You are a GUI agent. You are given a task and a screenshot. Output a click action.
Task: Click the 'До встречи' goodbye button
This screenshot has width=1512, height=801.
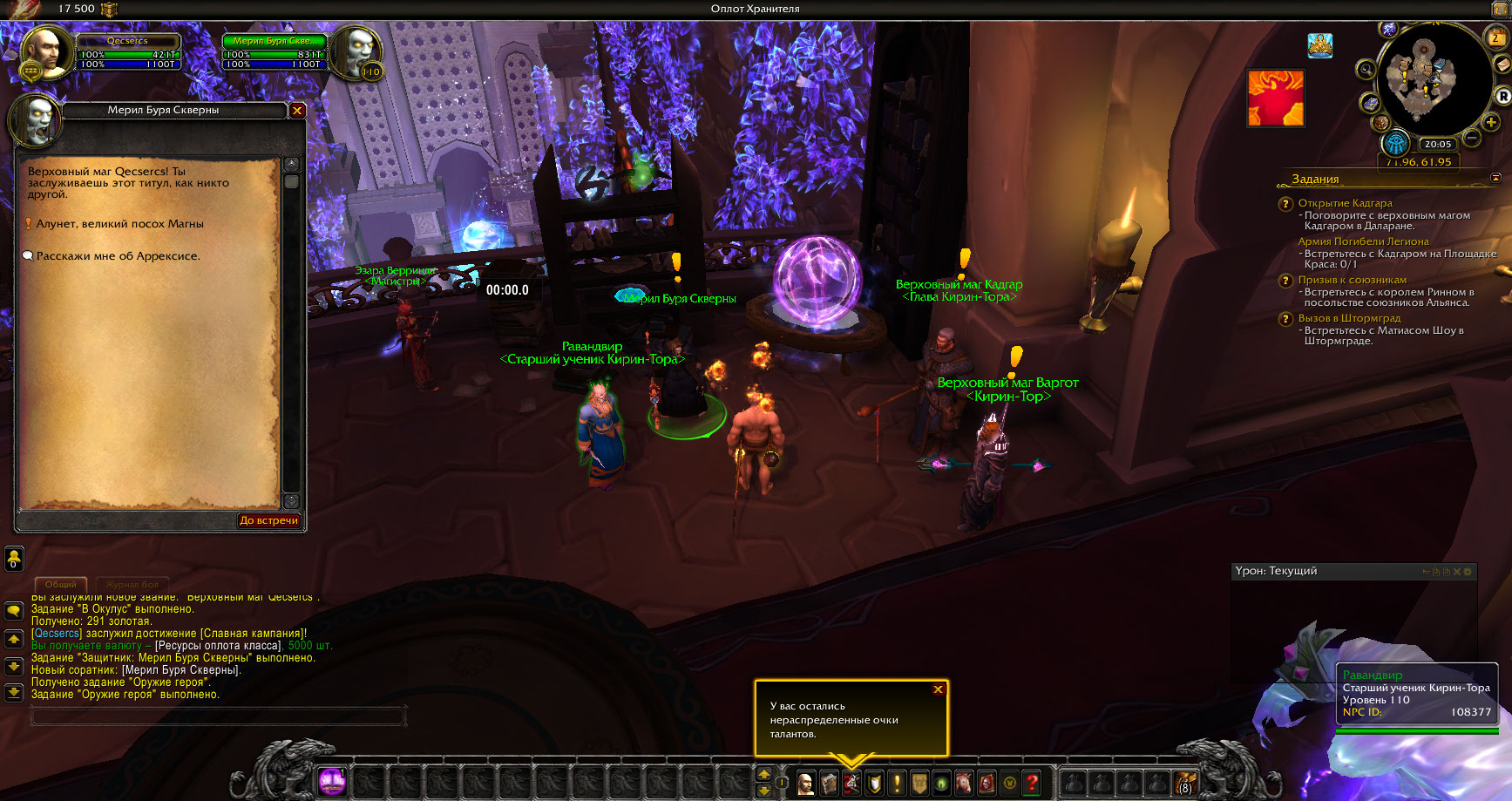pos(269,520)
